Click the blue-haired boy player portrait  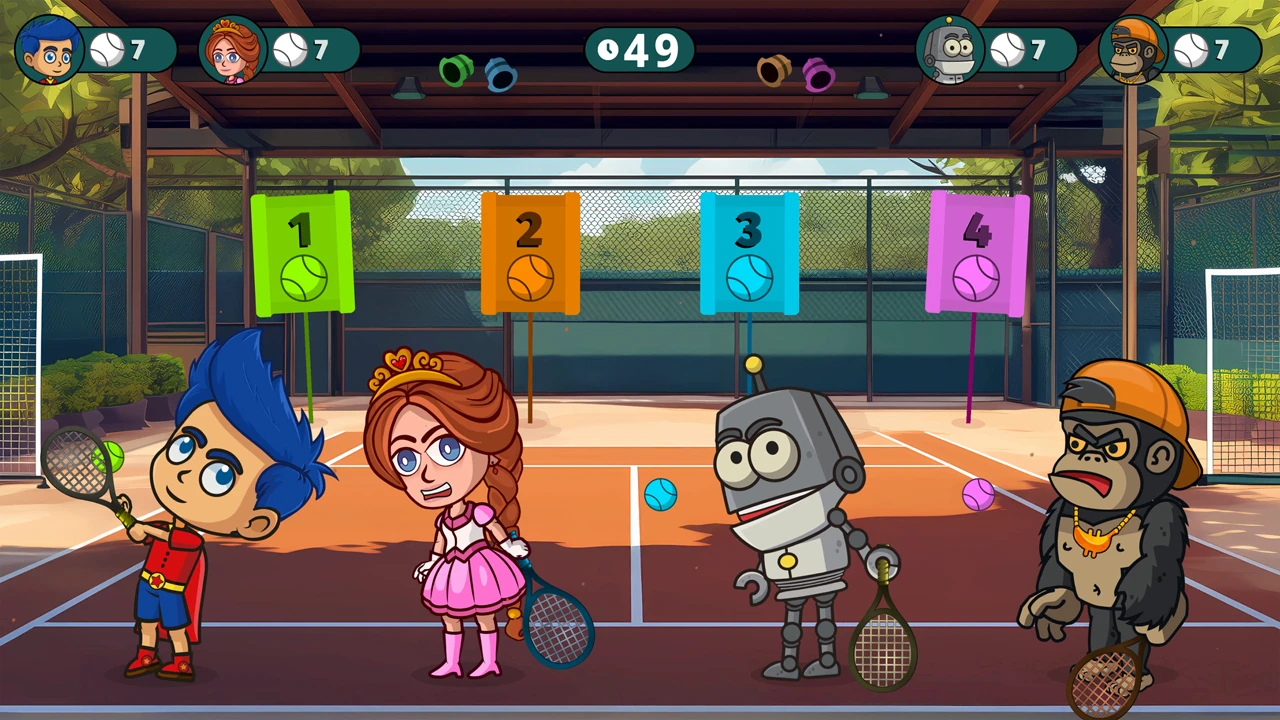coord(49,50)
